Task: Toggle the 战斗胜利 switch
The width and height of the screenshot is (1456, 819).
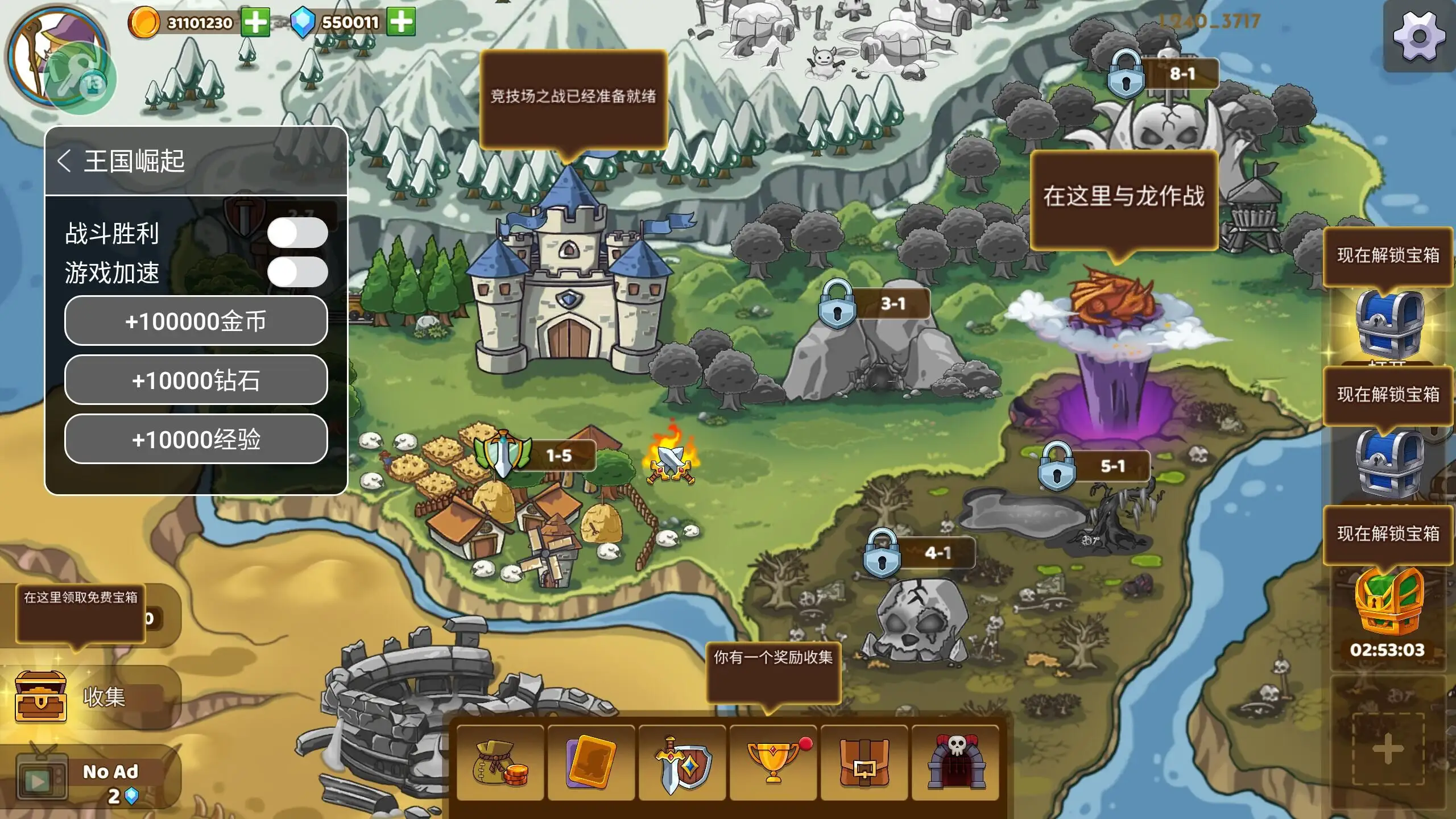Action: 297,233
